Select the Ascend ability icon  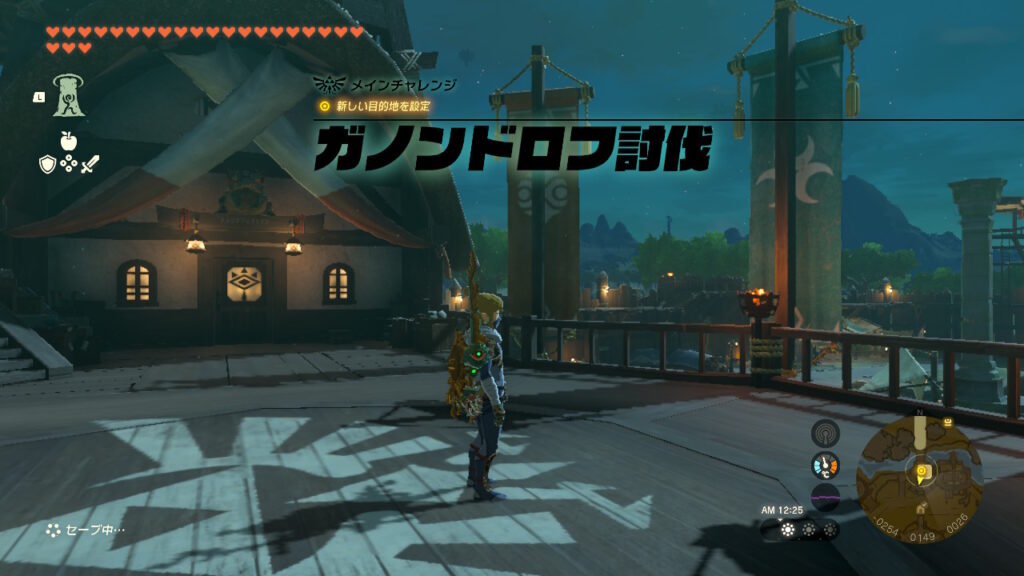coord(69,94)
